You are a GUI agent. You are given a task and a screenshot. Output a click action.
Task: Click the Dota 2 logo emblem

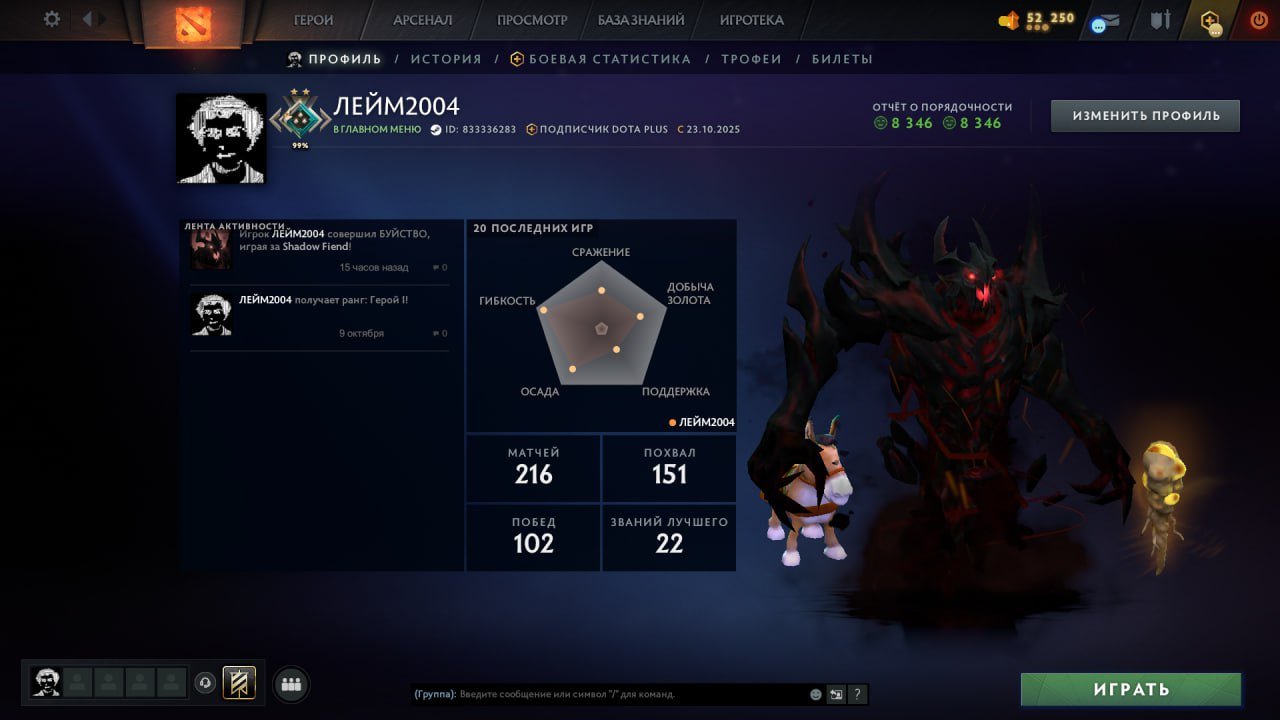[x=195, y=24]
